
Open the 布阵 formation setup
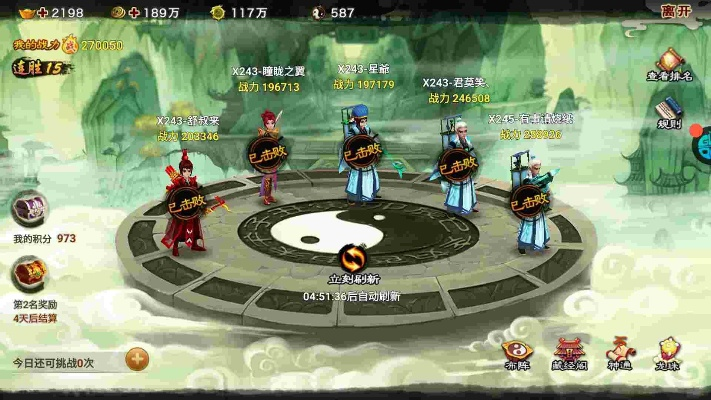(518, 352)
